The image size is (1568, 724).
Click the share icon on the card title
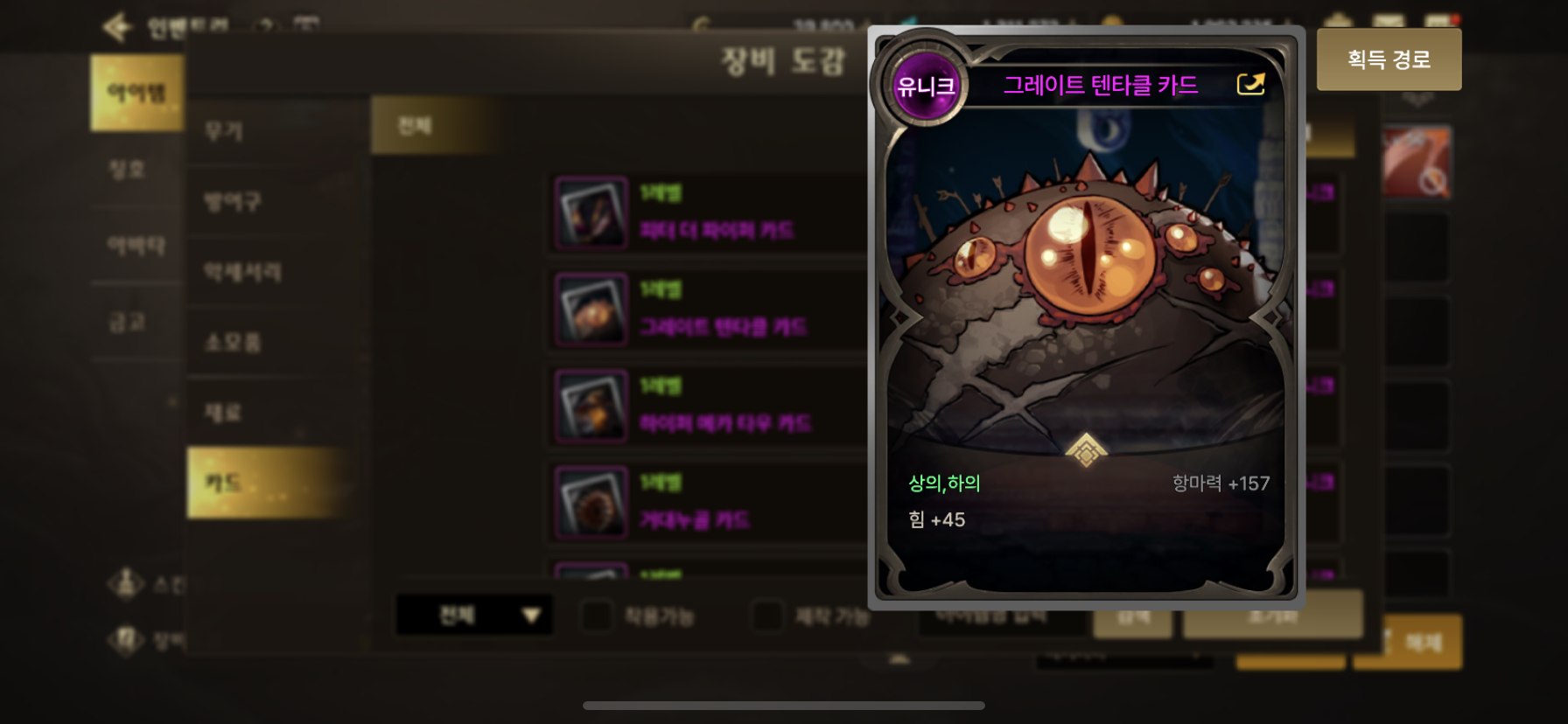(1250, 84)
